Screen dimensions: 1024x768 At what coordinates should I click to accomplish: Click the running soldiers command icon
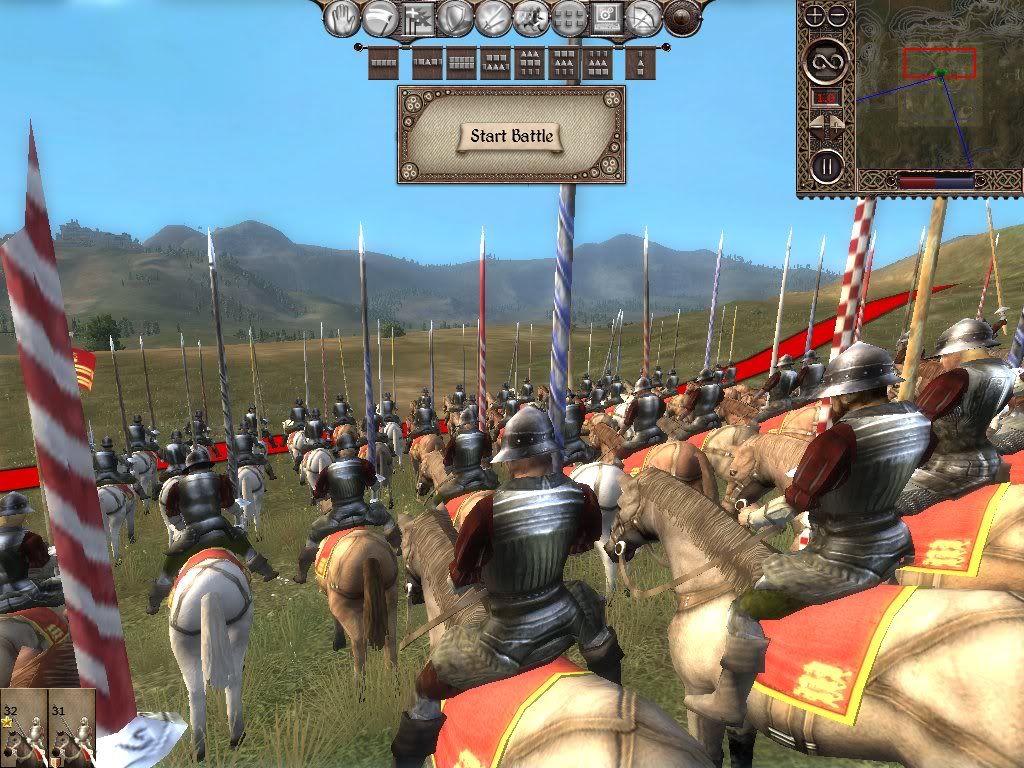click(530, 17)
